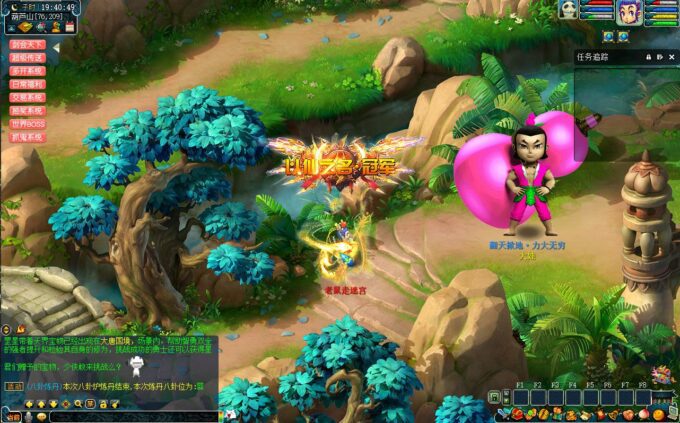Open the 超级传送 teleport button

click(28, 58)
